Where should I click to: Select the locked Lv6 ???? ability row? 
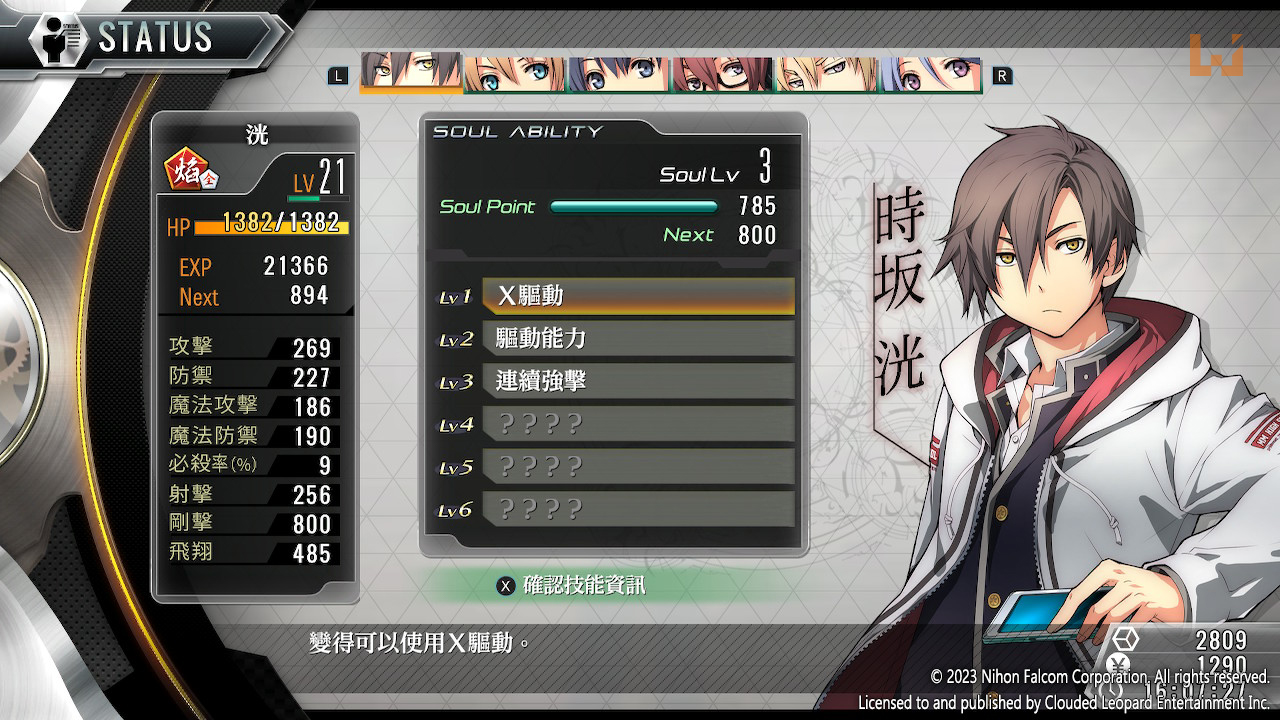638,509
